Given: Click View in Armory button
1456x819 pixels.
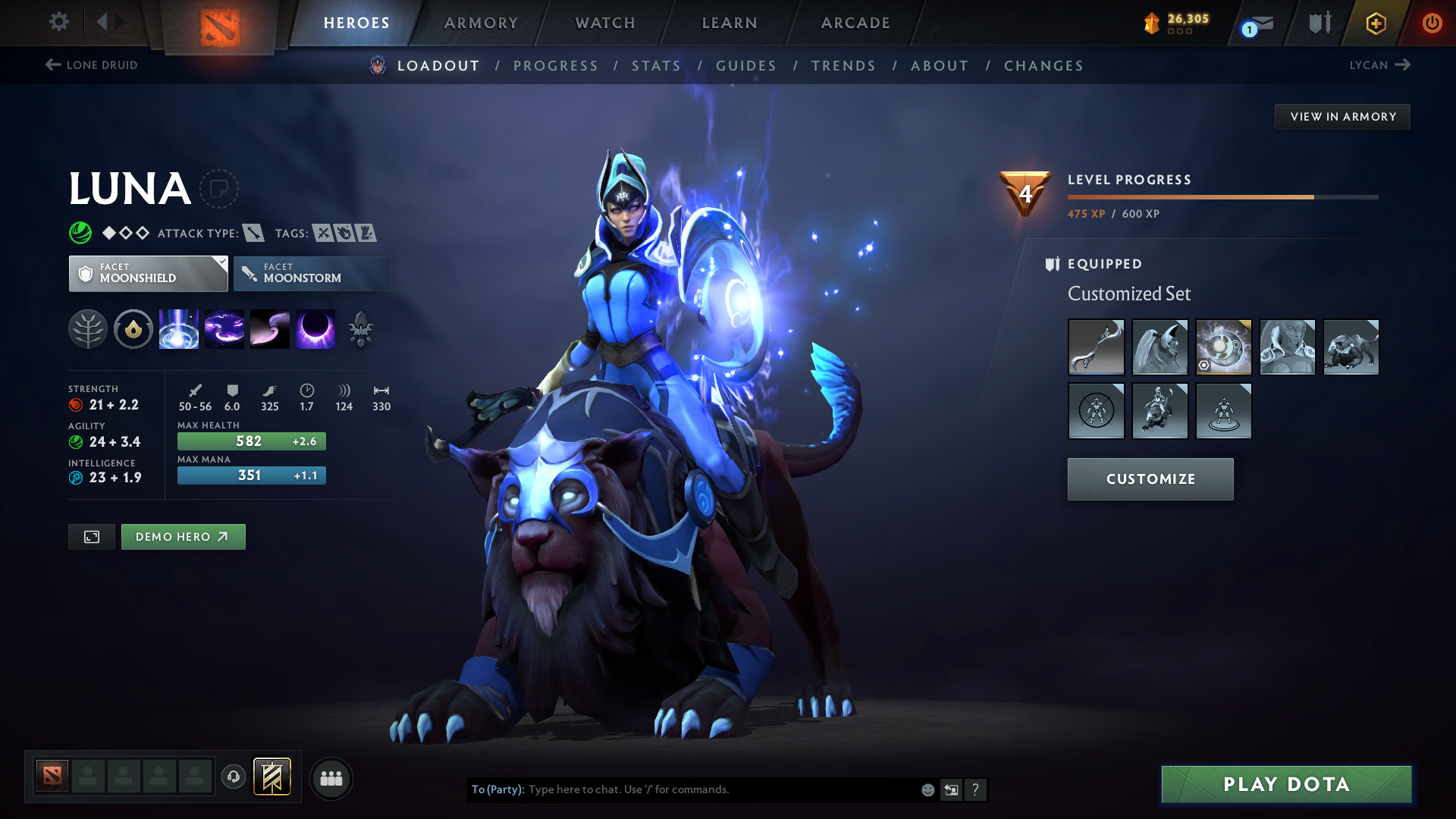Looking at the screenshot, I should click(1342, 117).
